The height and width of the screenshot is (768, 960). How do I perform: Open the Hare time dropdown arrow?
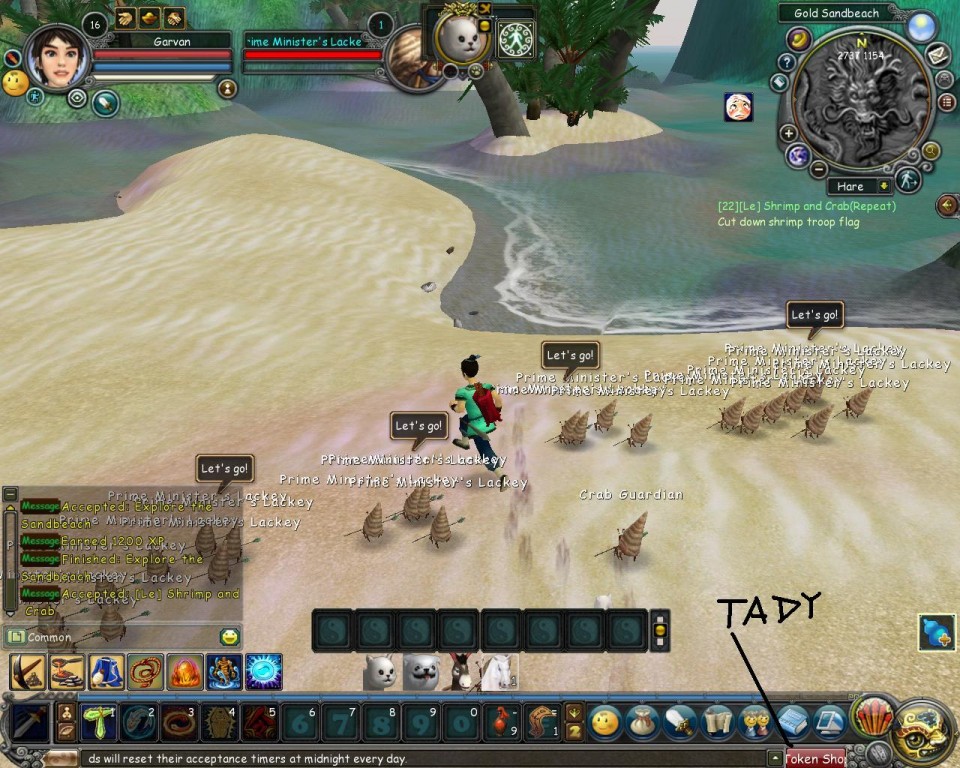pos(883,186)
